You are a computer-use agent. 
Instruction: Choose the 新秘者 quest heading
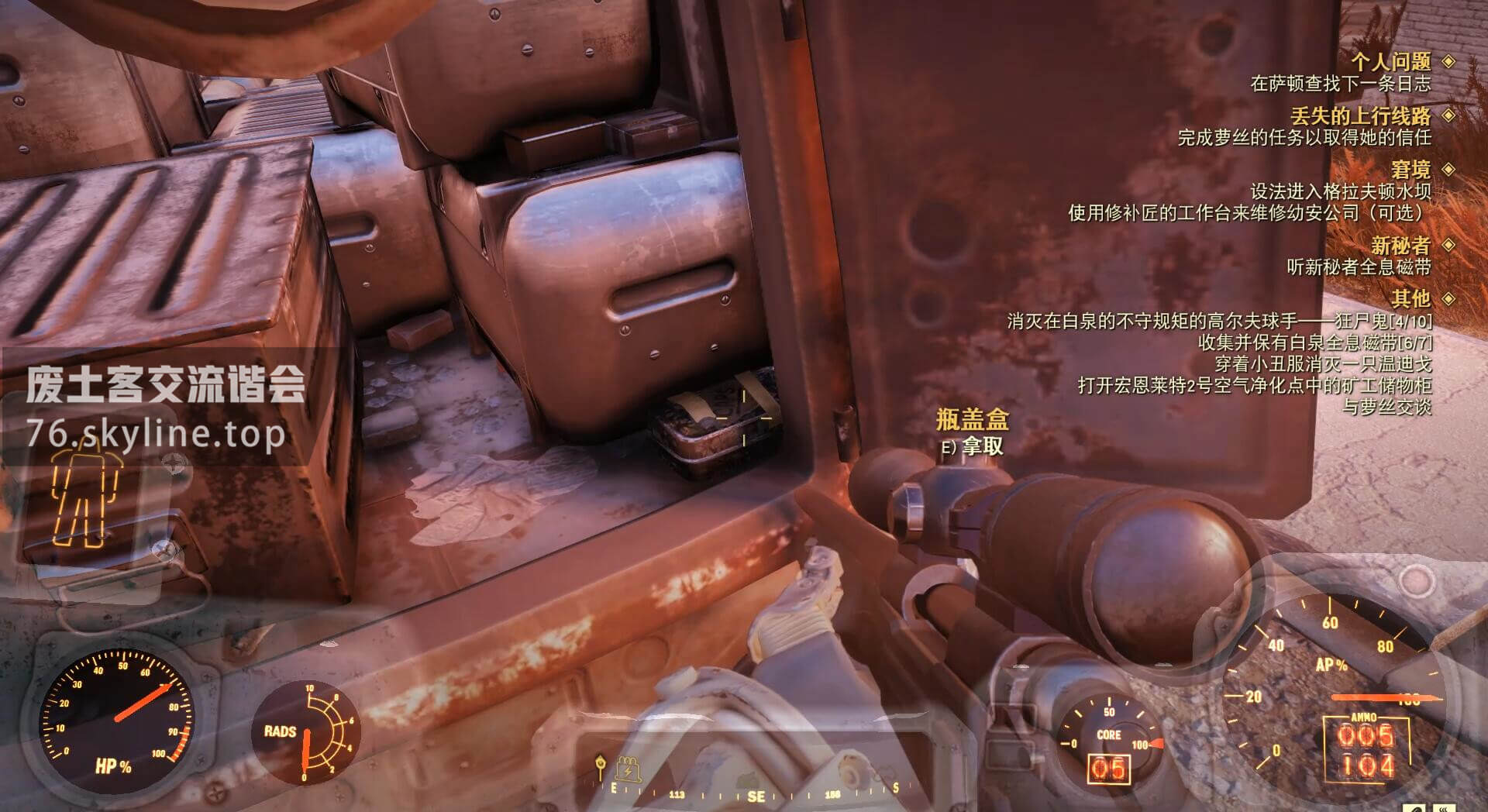pos(1400,246)
